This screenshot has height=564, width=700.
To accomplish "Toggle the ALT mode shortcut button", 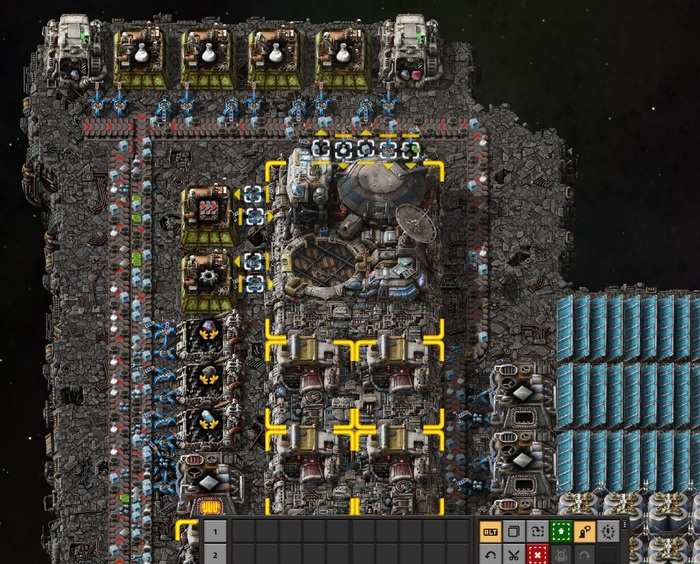I will [490, 531].
